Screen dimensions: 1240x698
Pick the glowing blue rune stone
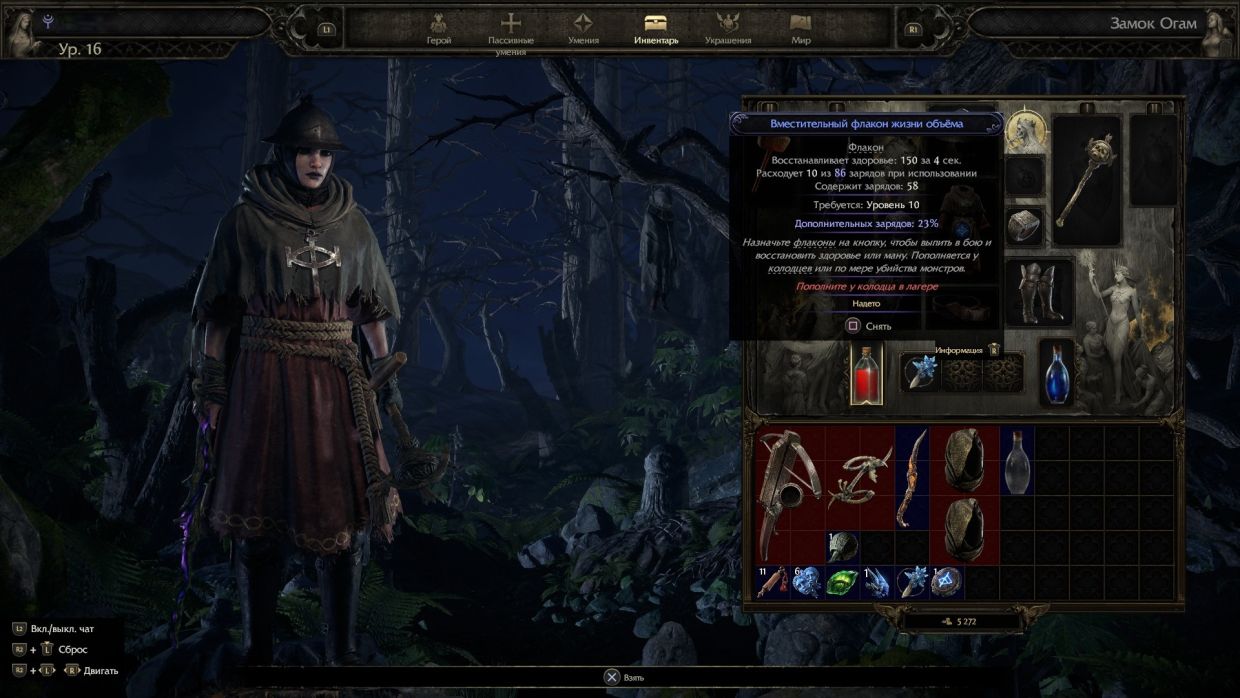coord(947,582)
